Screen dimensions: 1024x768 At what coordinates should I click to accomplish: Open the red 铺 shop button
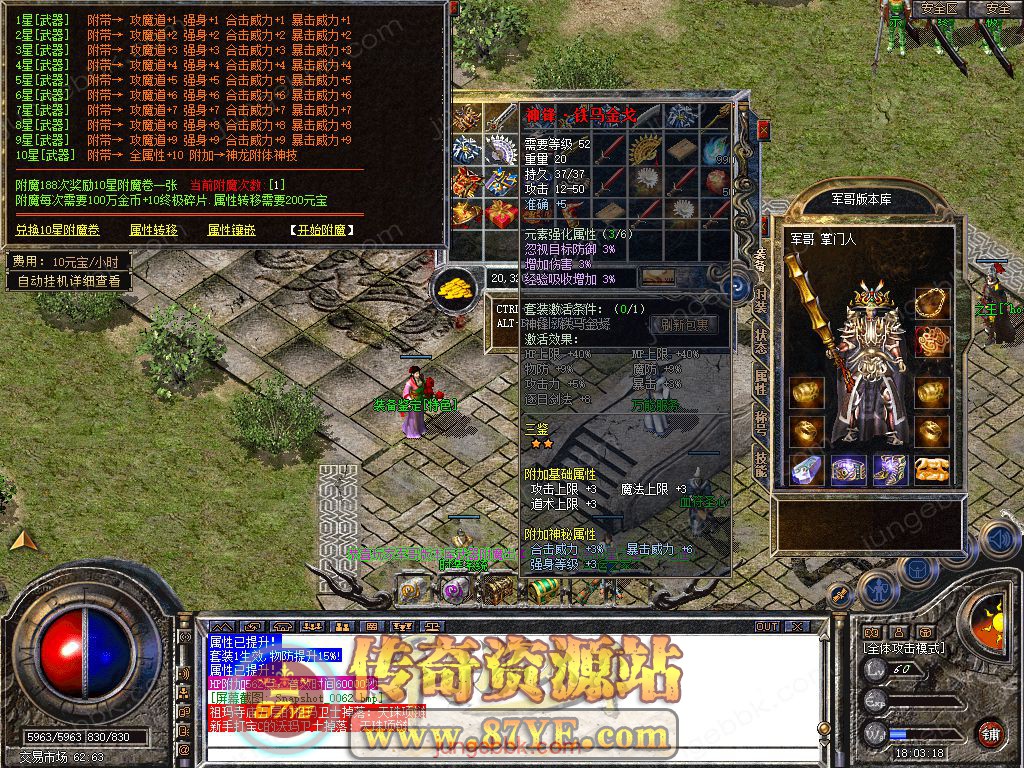(990, 733)
